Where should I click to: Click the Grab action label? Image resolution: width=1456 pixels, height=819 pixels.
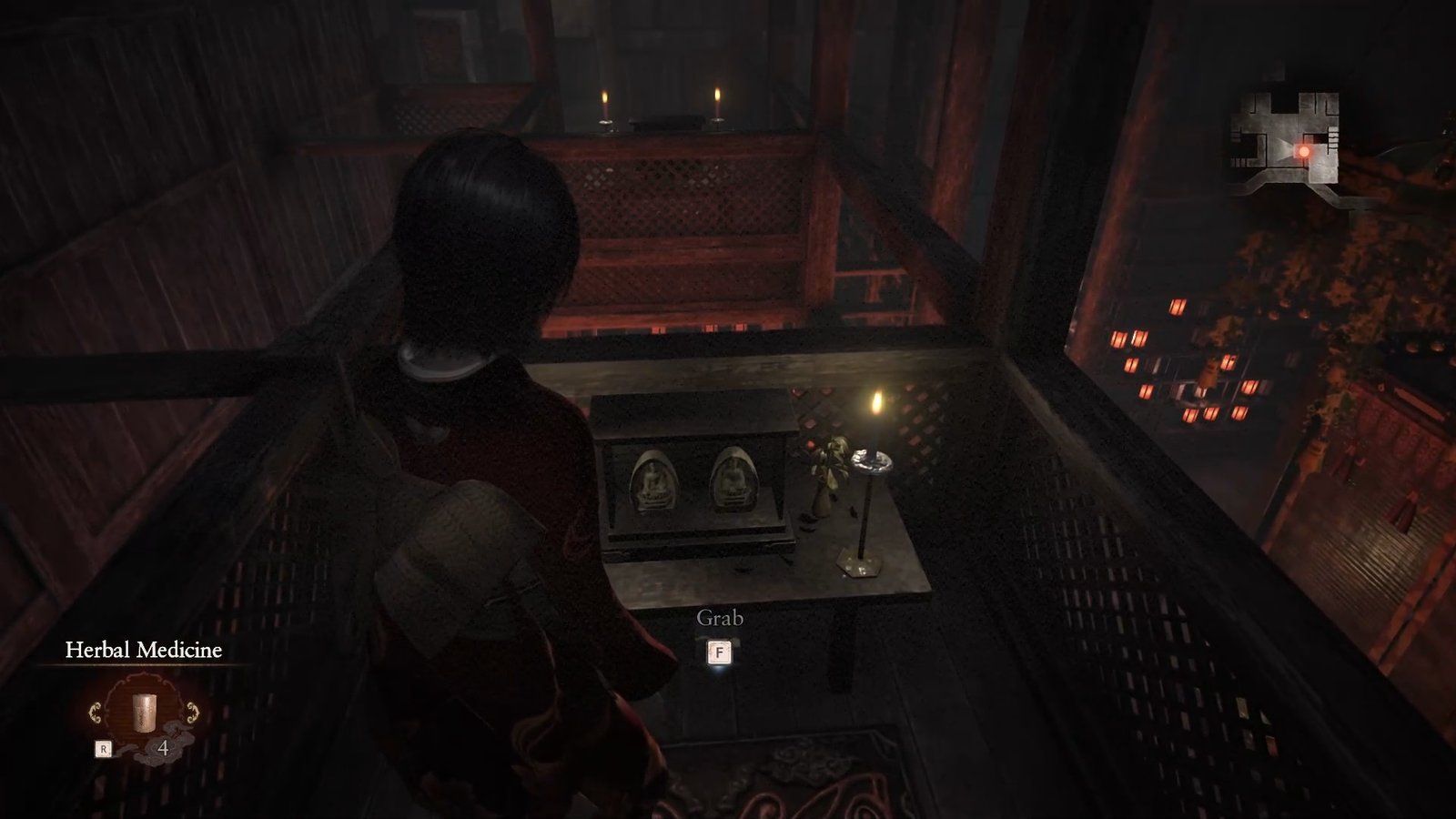point(718,618)
